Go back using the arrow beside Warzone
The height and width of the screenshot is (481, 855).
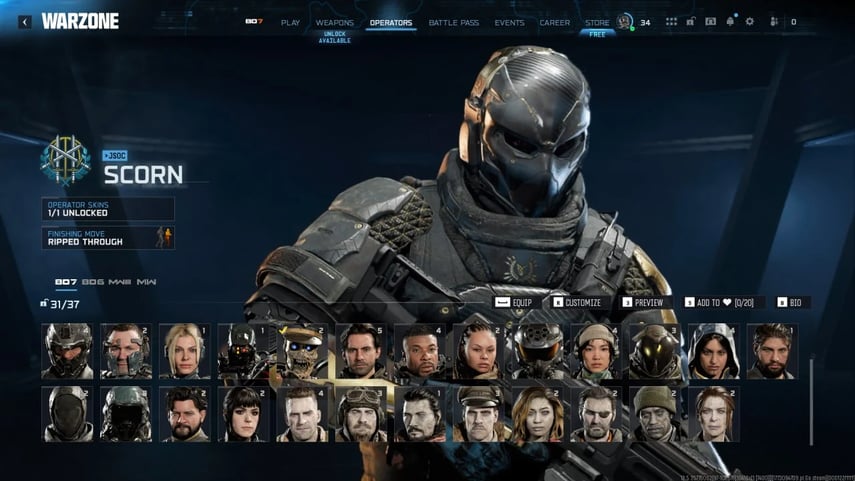[24, 21]
